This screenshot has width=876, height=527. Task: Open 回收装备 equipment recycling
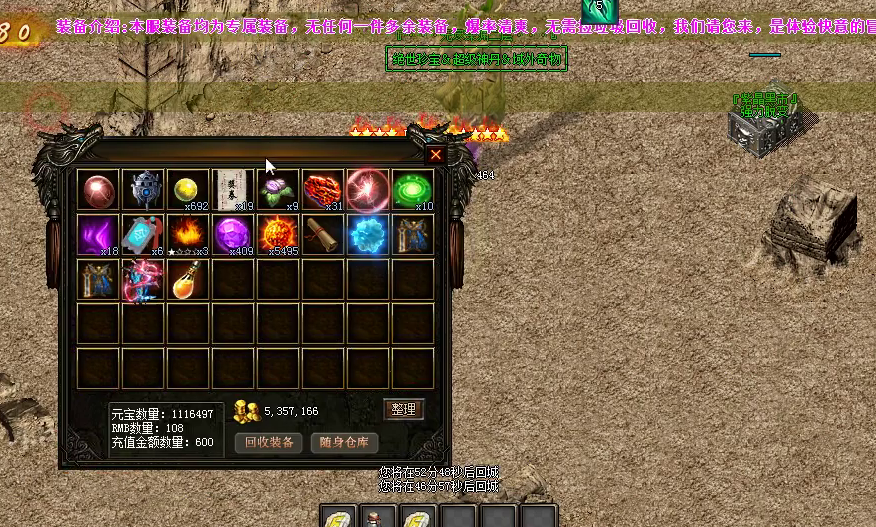[x=269, y=442]
